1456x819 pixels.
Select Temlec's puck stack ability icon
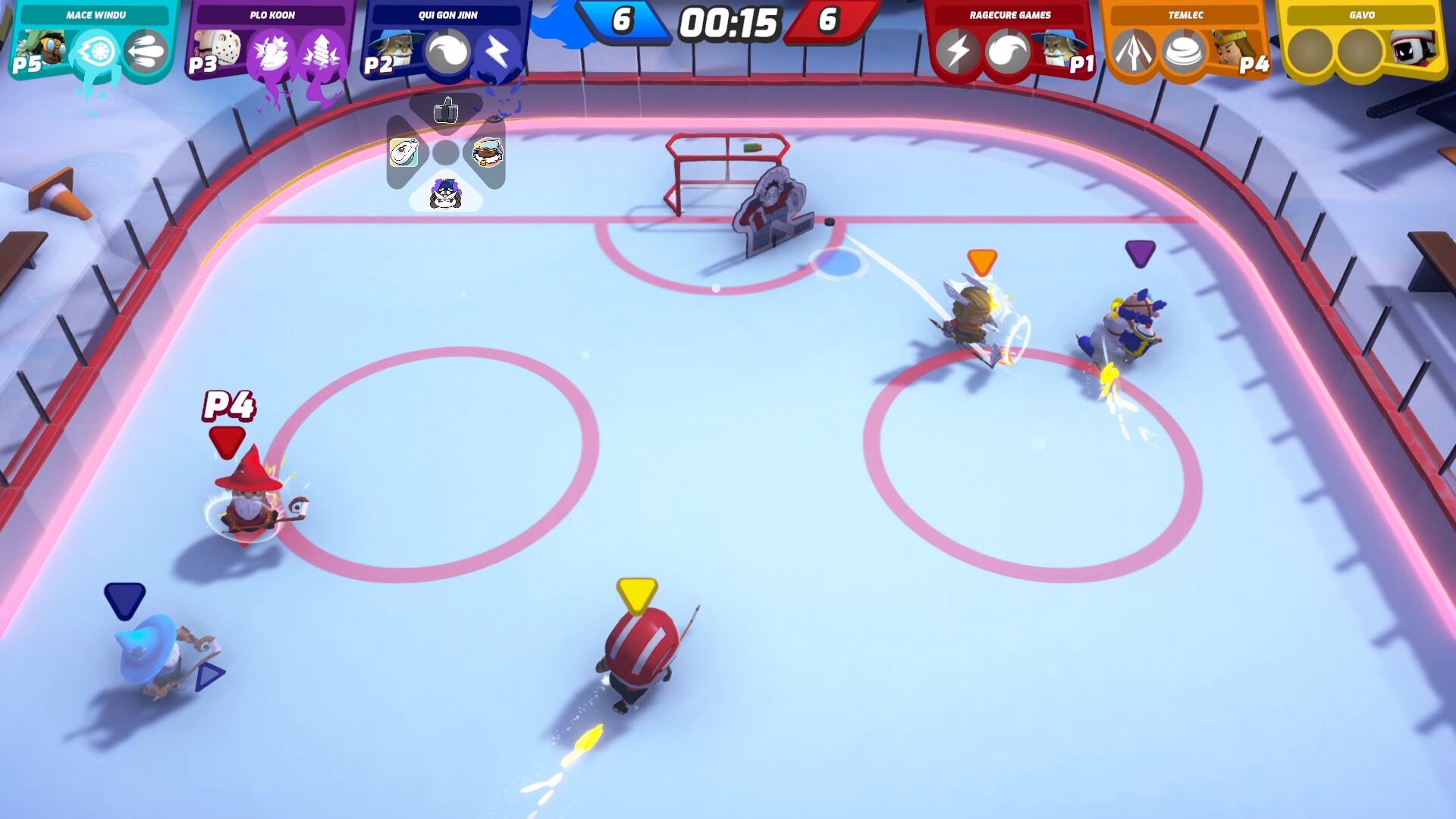point(1181,53)
